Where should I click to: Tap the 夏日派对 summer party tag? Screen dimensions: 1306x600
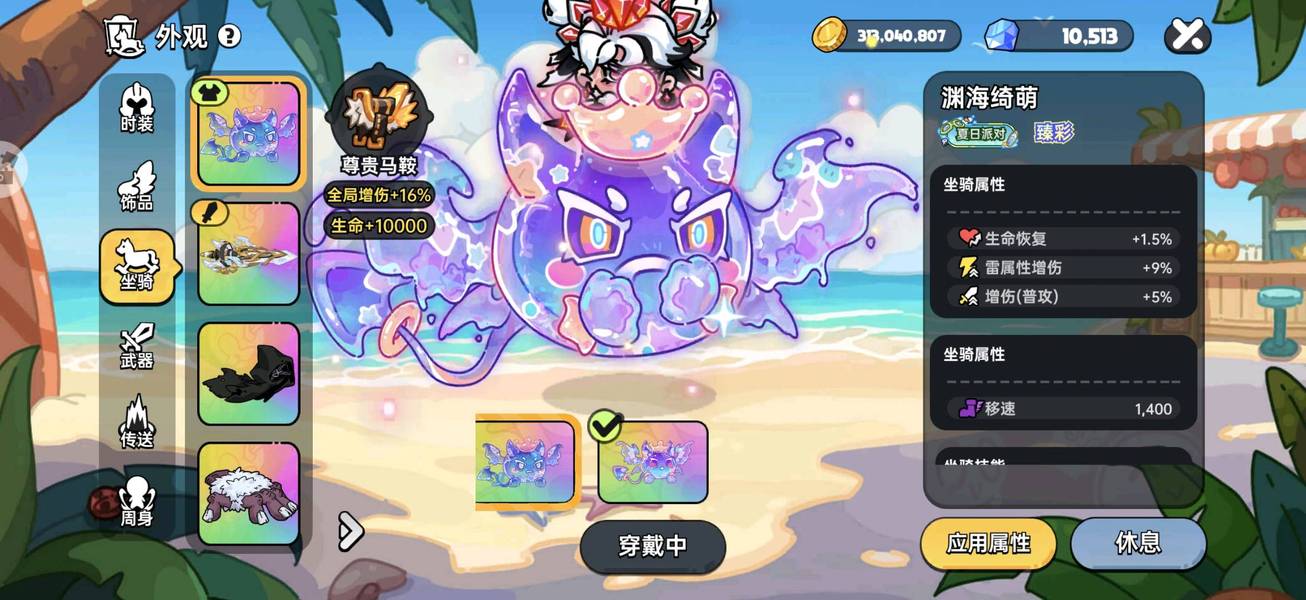click(978, 133)
